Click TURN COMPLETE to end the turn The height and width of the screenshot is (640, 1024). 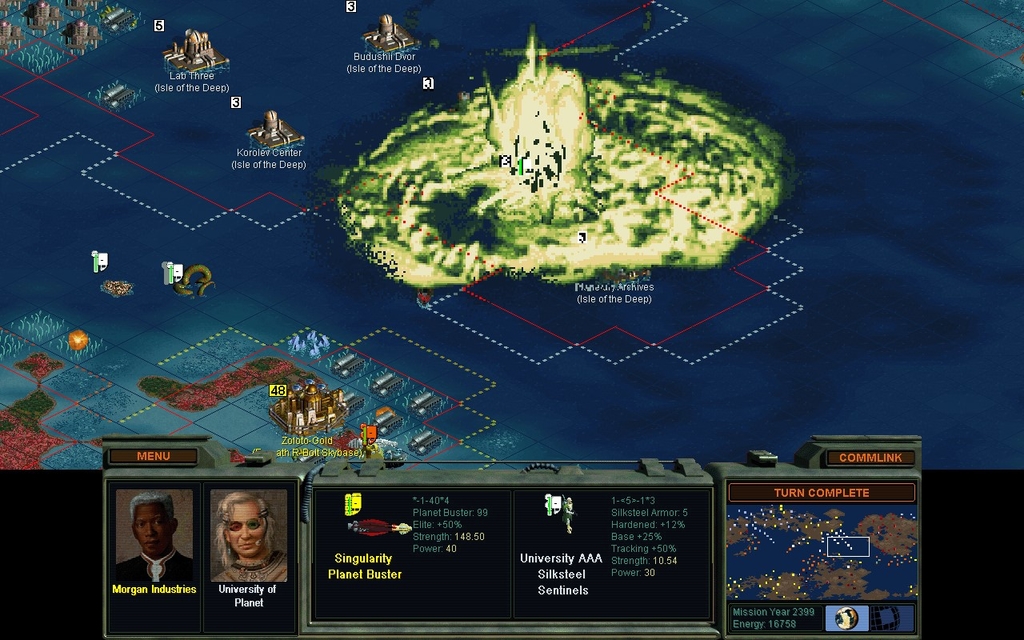pos(821,493)
